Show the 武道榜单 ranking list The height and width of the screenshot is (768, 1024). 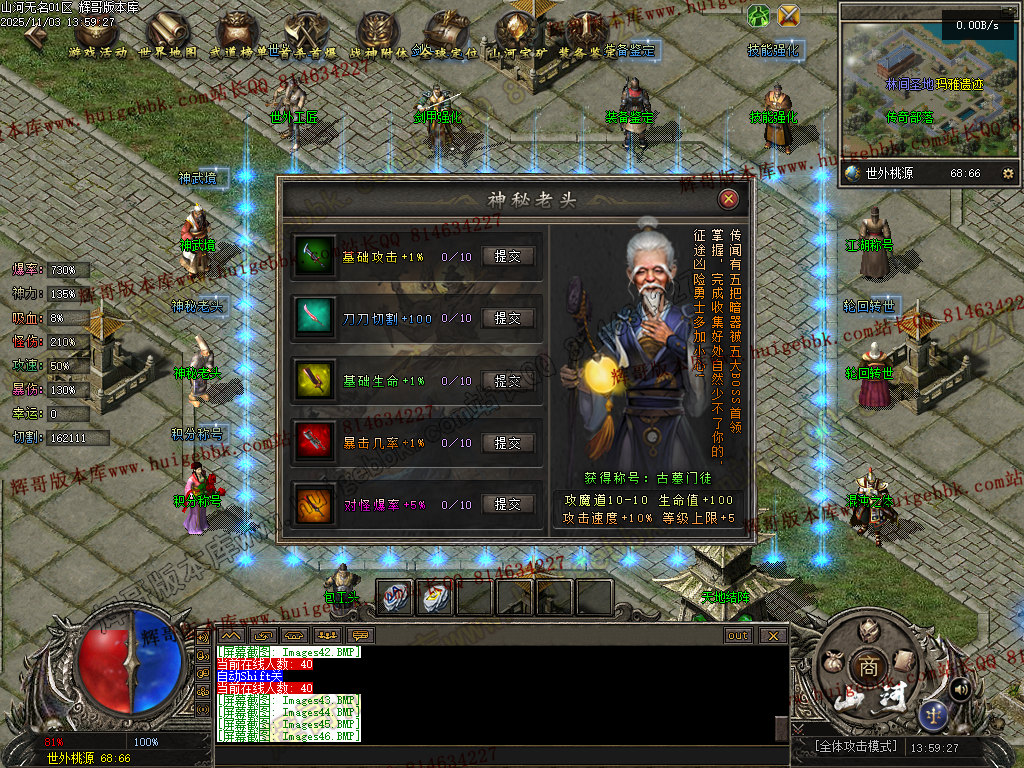236,34
